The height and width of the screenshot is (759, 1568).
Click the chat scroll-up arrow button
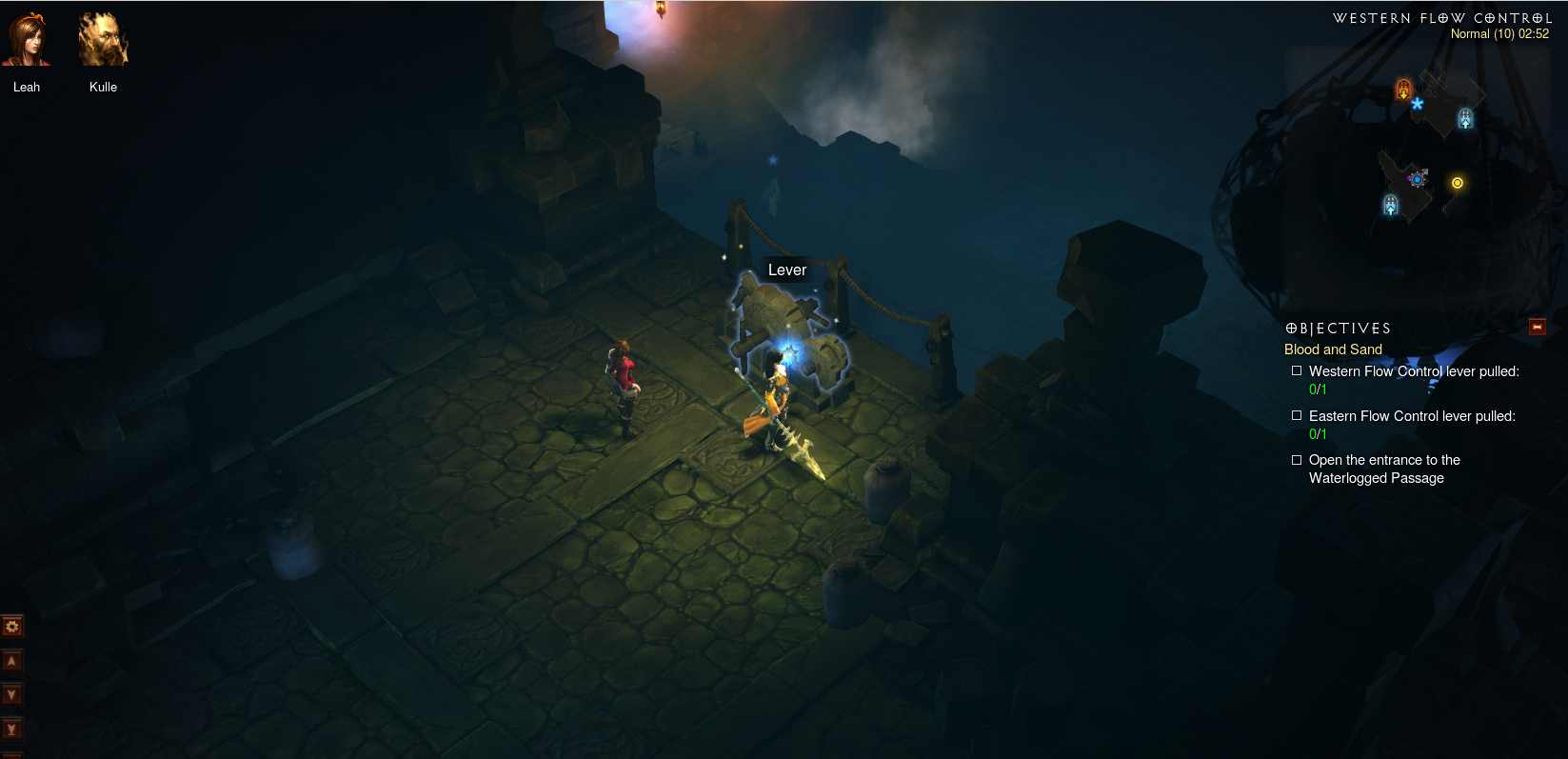click(12, 661)
